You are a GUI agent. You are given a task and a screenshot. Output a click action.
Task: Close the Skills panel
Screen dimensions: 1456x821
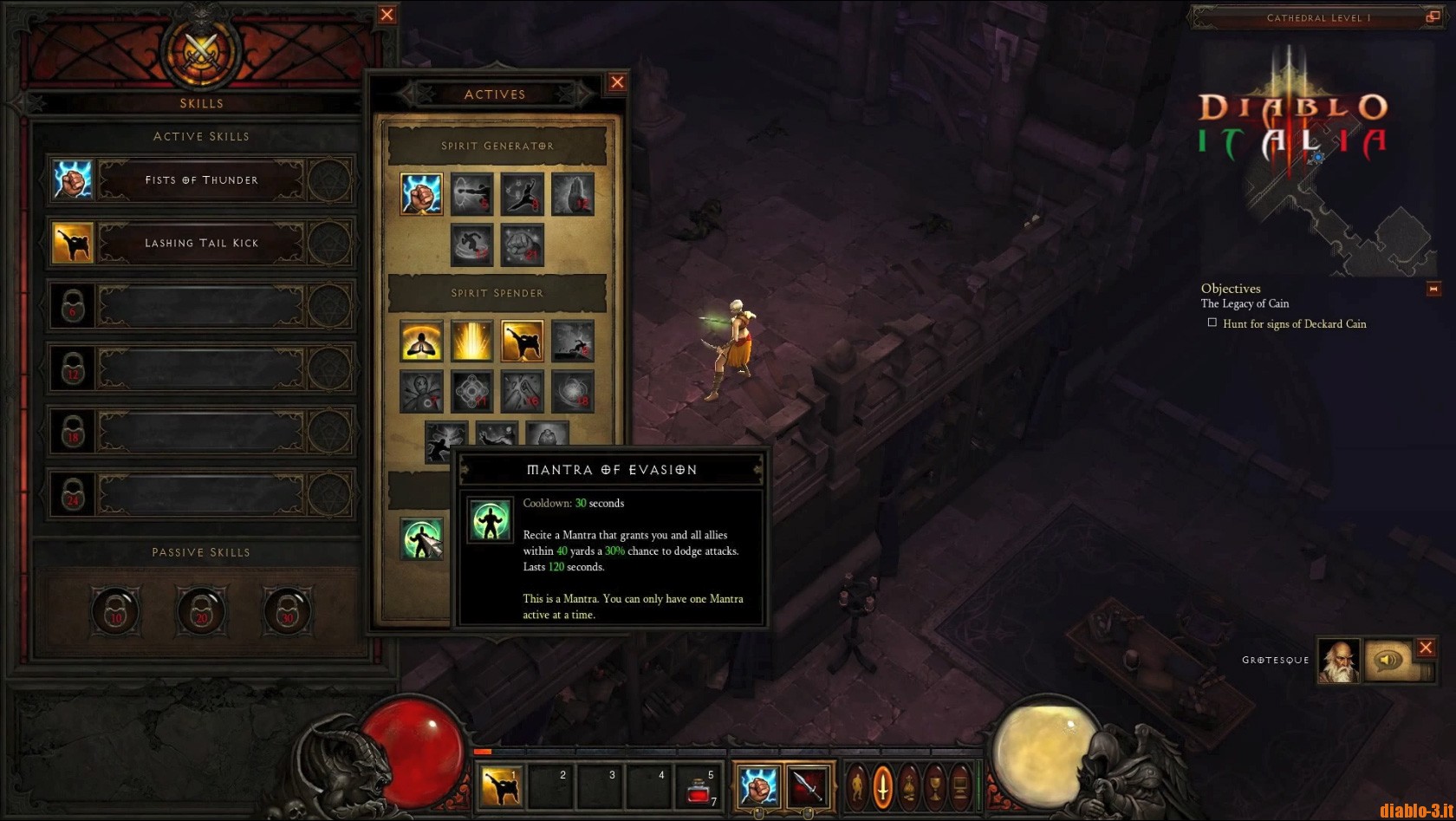pyautogui.click(x=387, y=15)
